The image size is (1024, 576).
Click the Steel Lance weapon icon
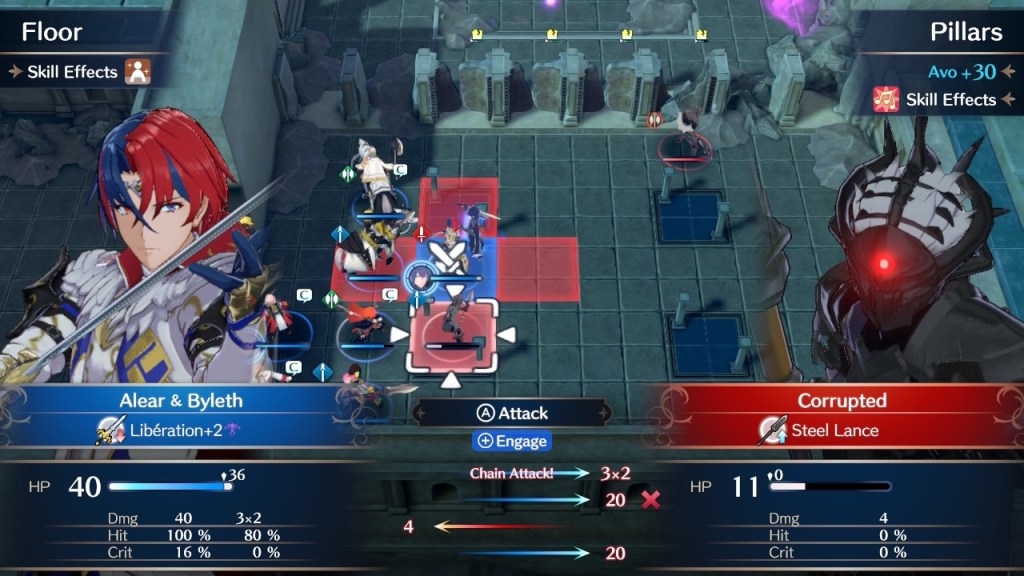coord(770,431)
